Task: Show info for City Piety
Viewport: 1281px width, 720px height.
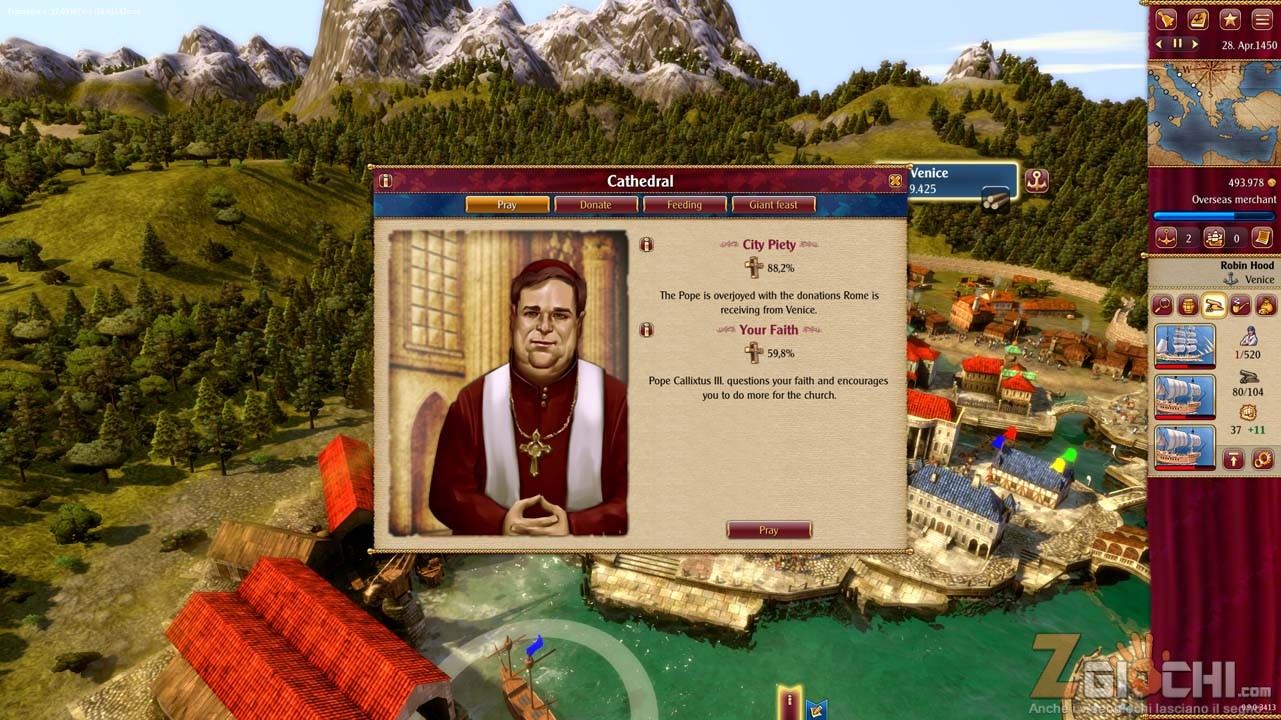Action: click(646, 244)
